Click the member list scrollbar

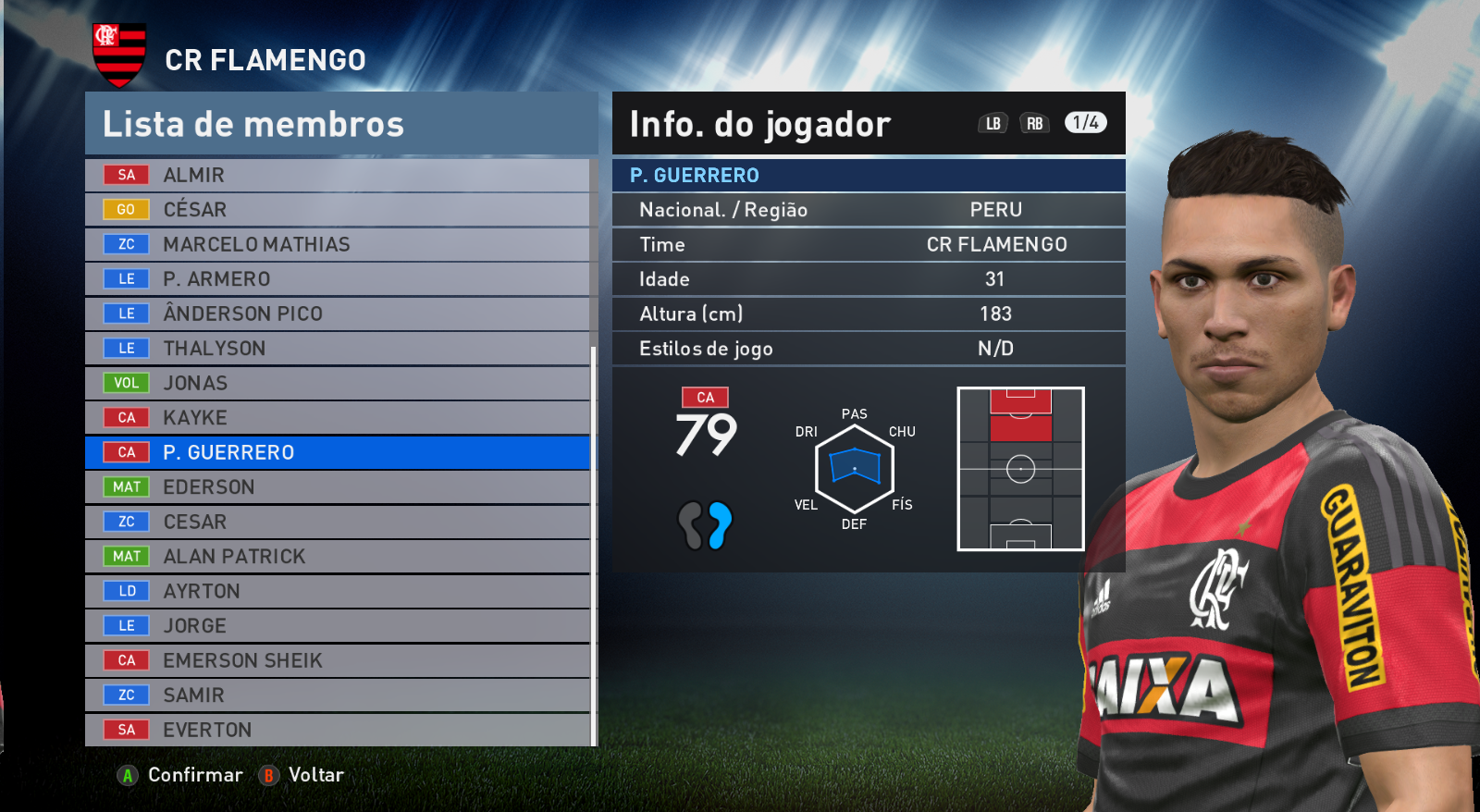point(593,546)
